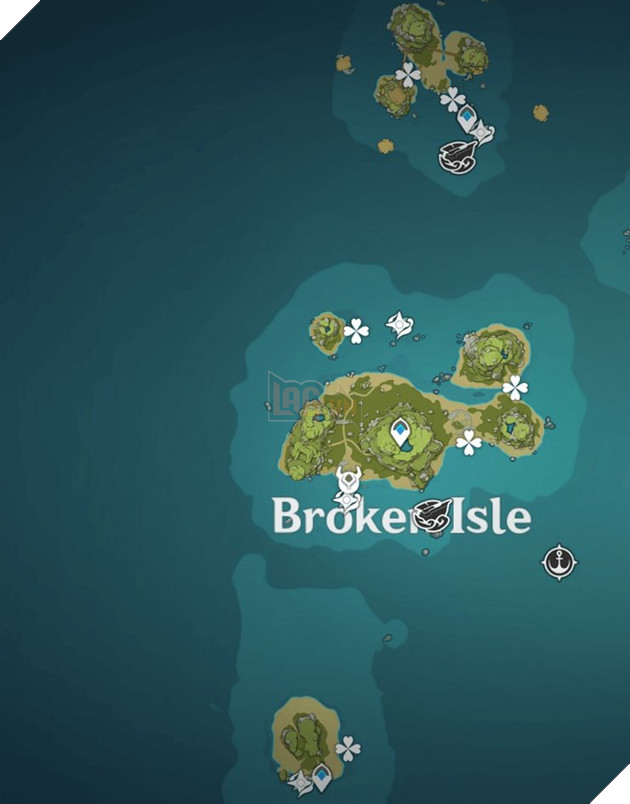Viewport: 630px width, 804px height.
Task: Click the clover pin beside the southern island
Action: pos(348,747)
